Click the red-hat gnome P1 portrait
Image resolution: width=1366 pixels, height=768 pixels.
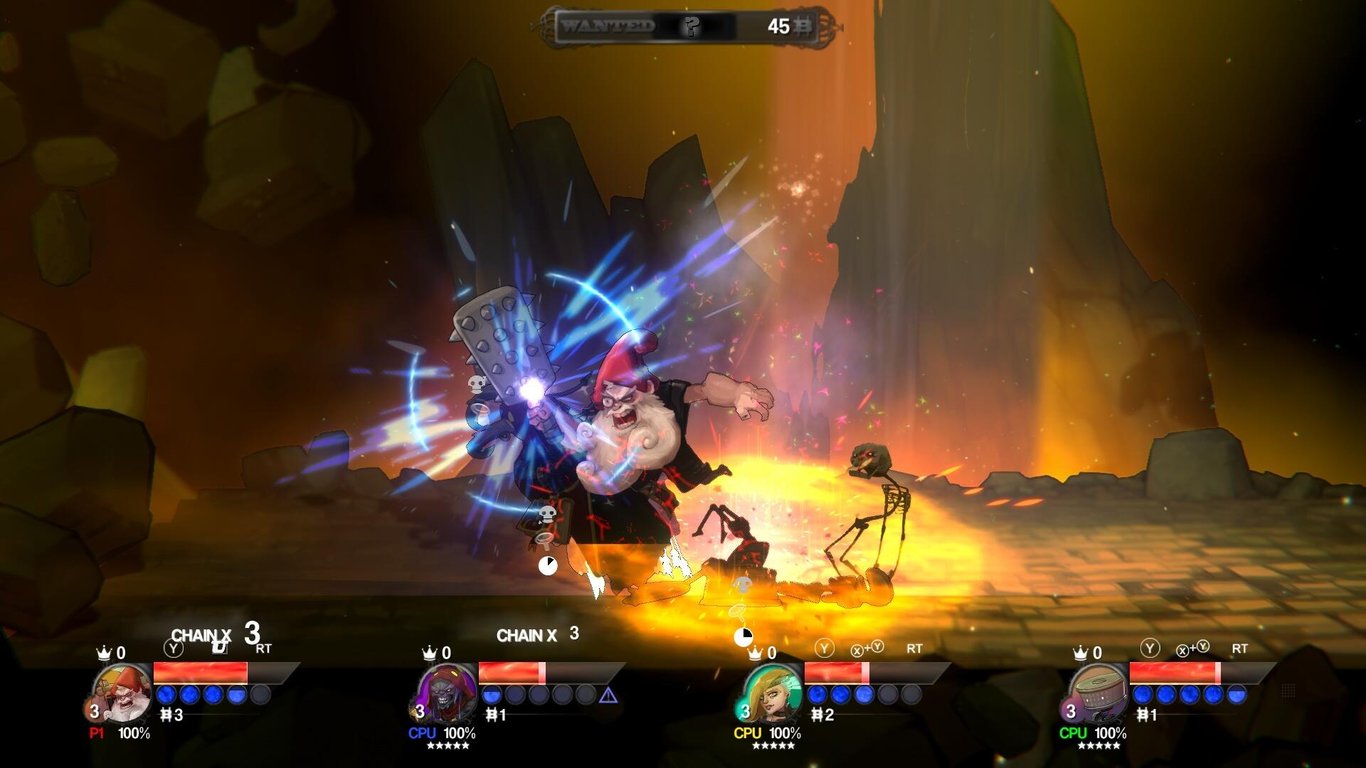pyautogui.click(x=122, y=692)
